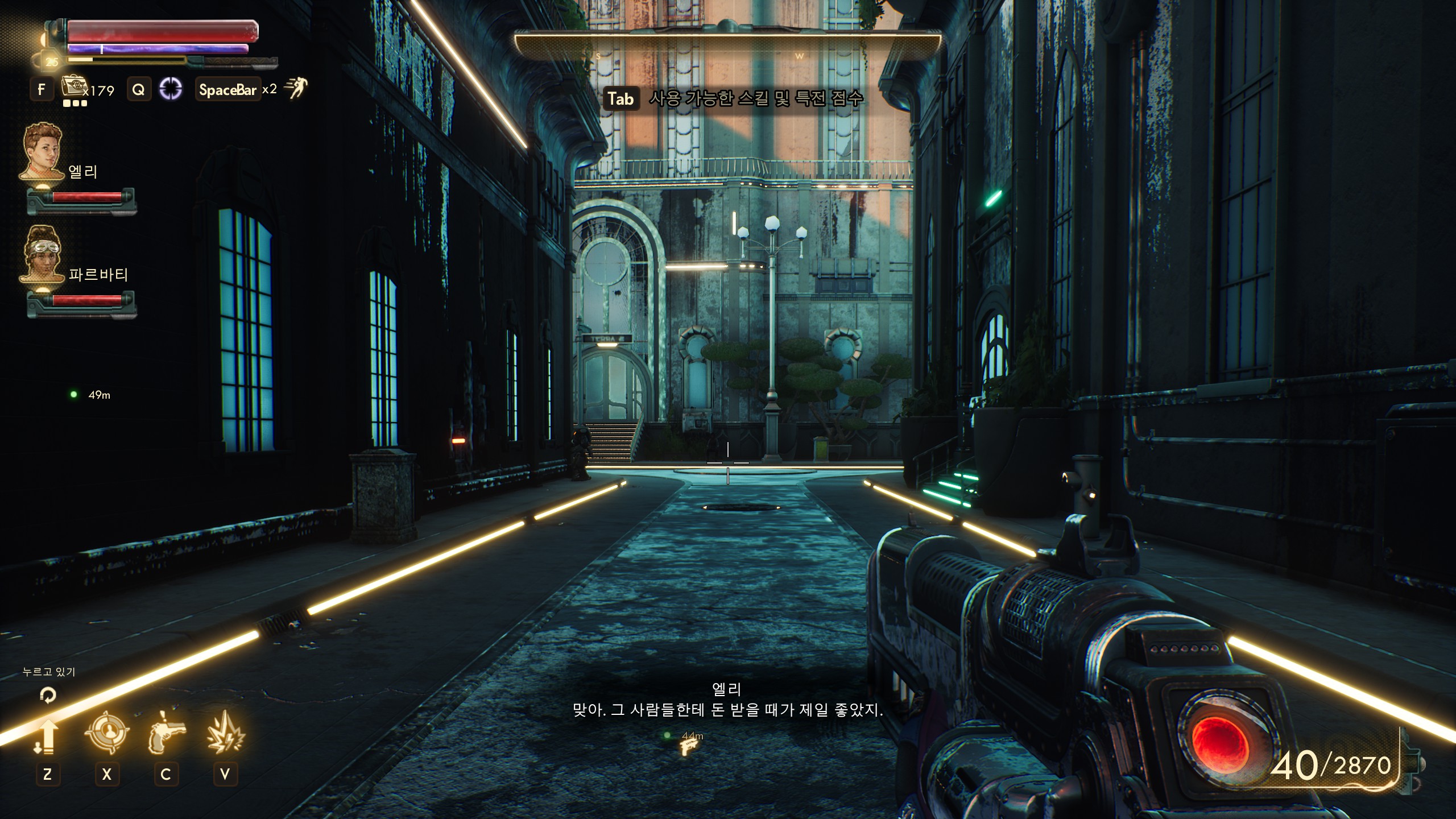Image resolution: width=1456 pixels, height=819 pixels.
Task: Choose the companion move-to arrow command
Action: coord(47,737)
